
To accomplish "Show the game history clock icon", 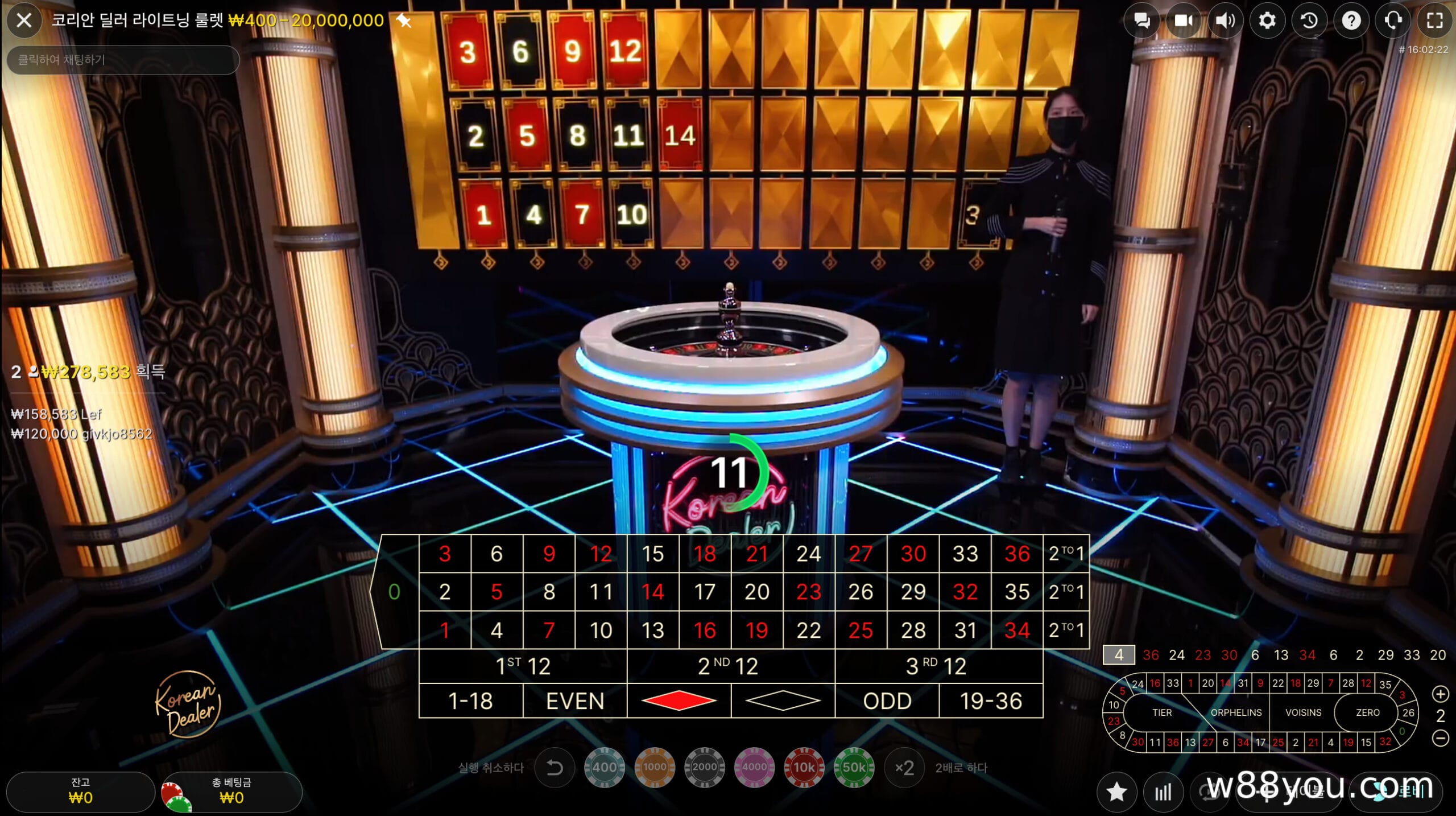I will click(x=1309, y=21).
